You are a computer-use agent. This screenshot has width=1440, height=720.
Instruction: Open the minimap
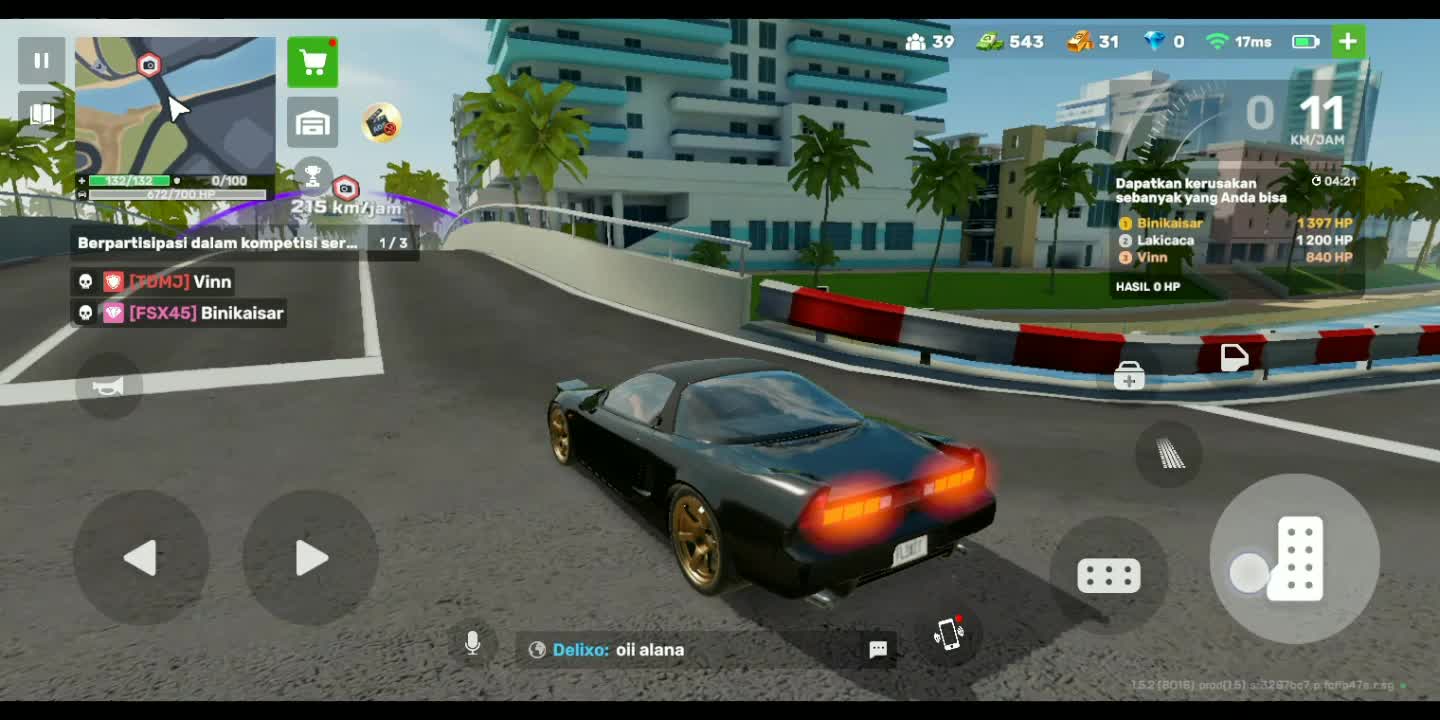[x=175, y=105]
